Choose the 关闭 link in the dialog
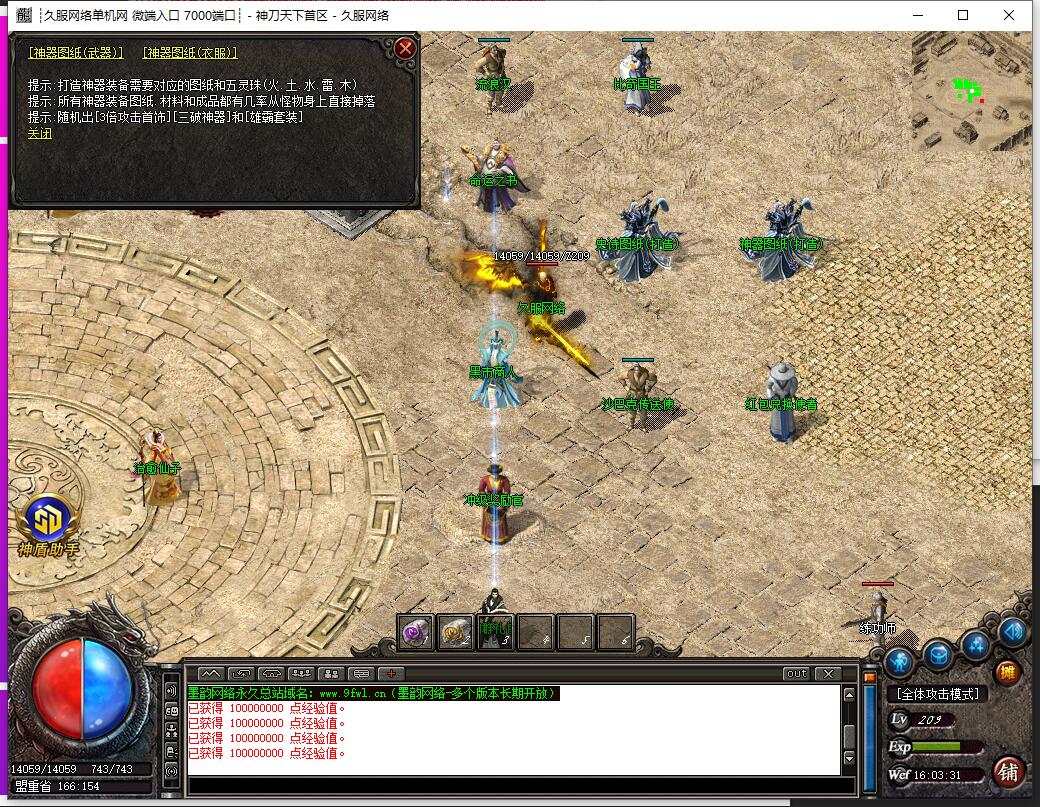 point(40,133)
